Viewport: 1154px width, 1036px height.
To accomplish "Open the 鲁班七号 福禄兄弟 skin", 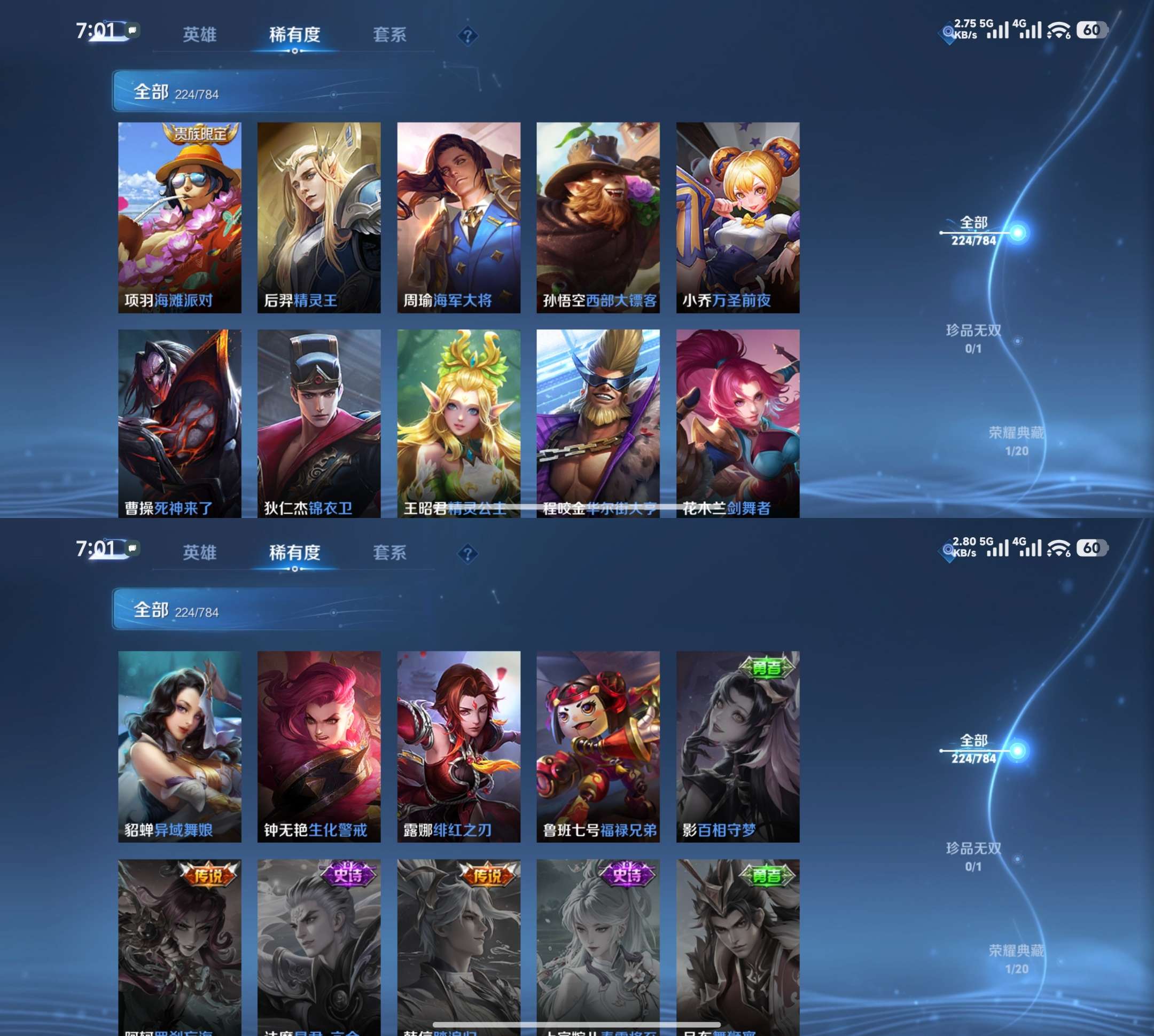I will tap(598, 746).
